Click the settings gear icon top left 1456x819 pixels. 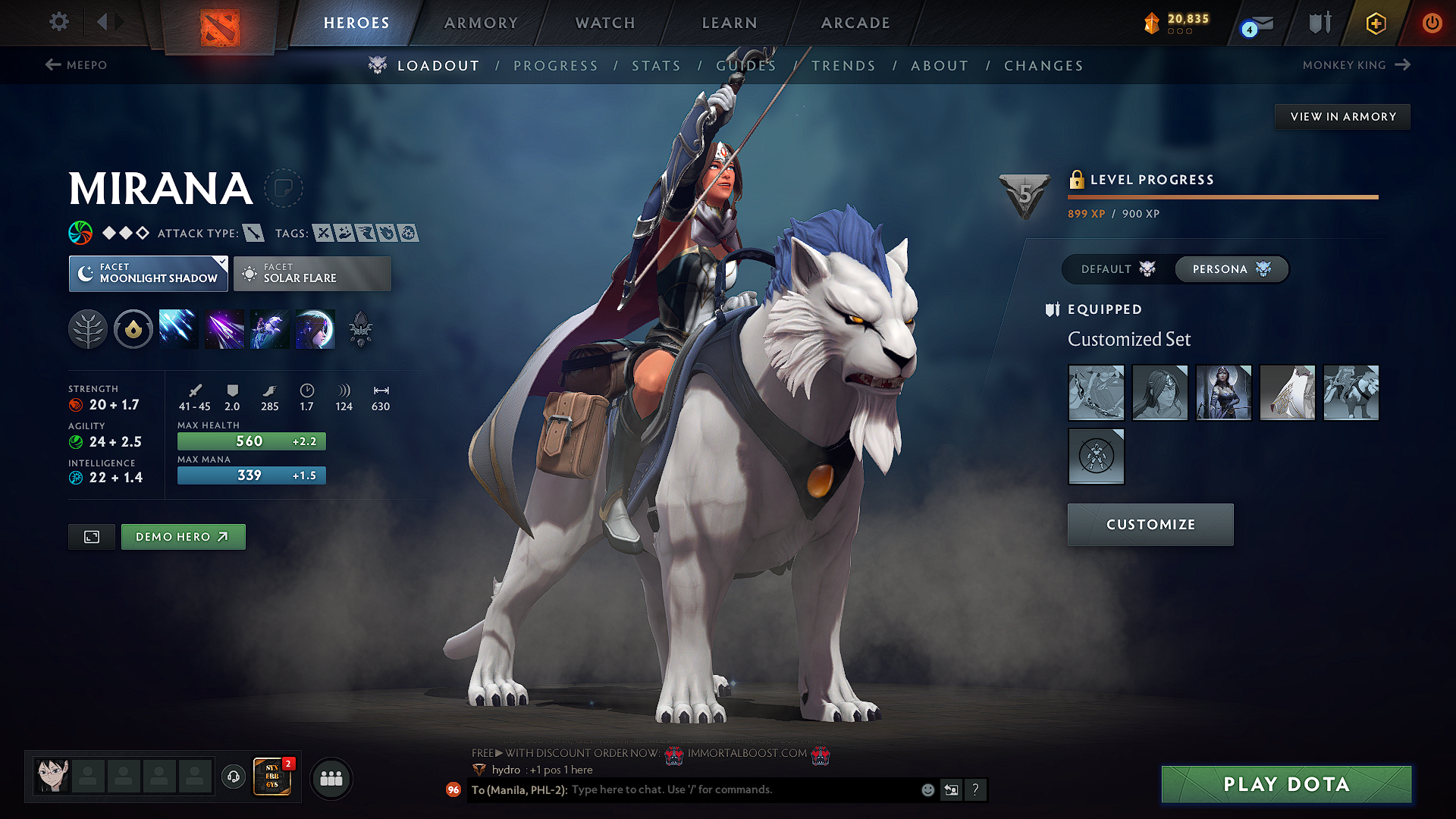pyautogui.click(x=58, y=22)
